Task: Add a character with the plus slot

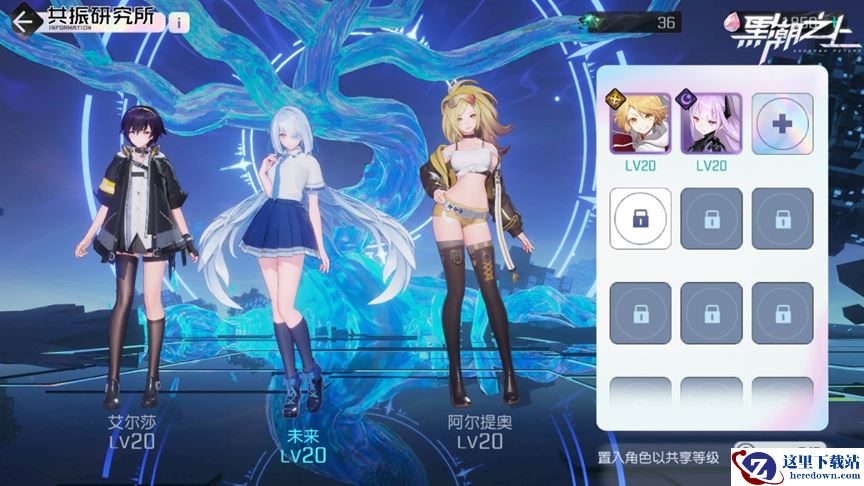Action: point(782,123)
